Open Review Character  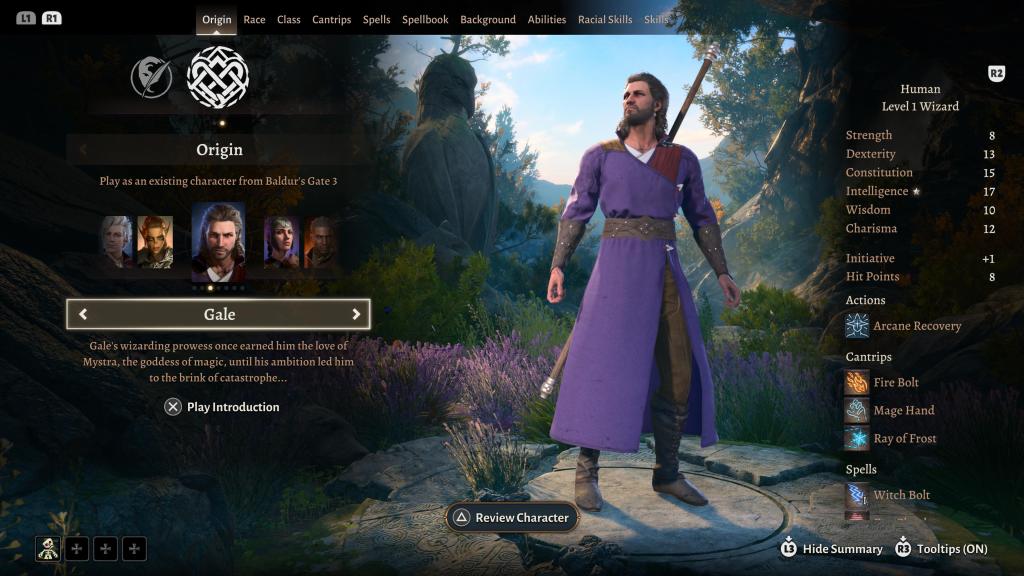coord(511,518)
